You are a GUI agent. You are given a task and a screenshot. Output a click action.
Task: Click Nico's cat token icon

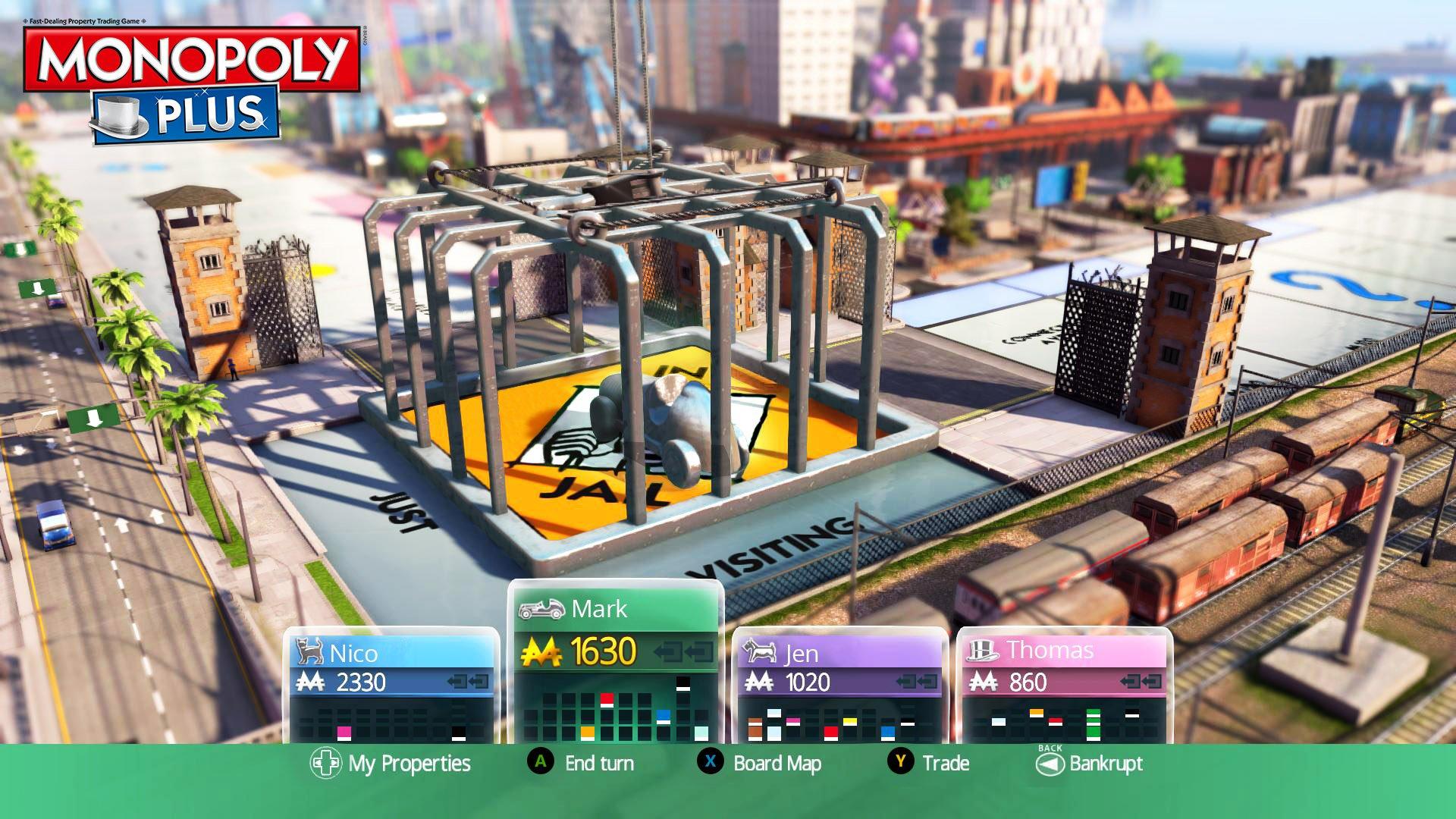(x=309, y=650)
